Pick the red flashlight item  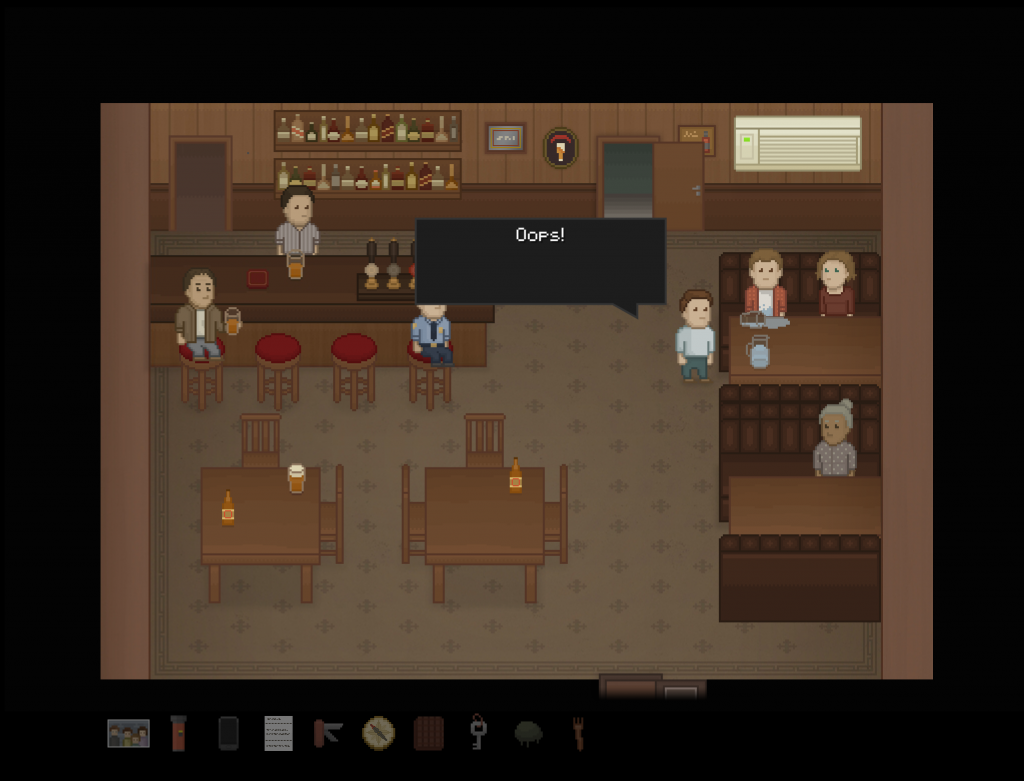pos(179,733)
